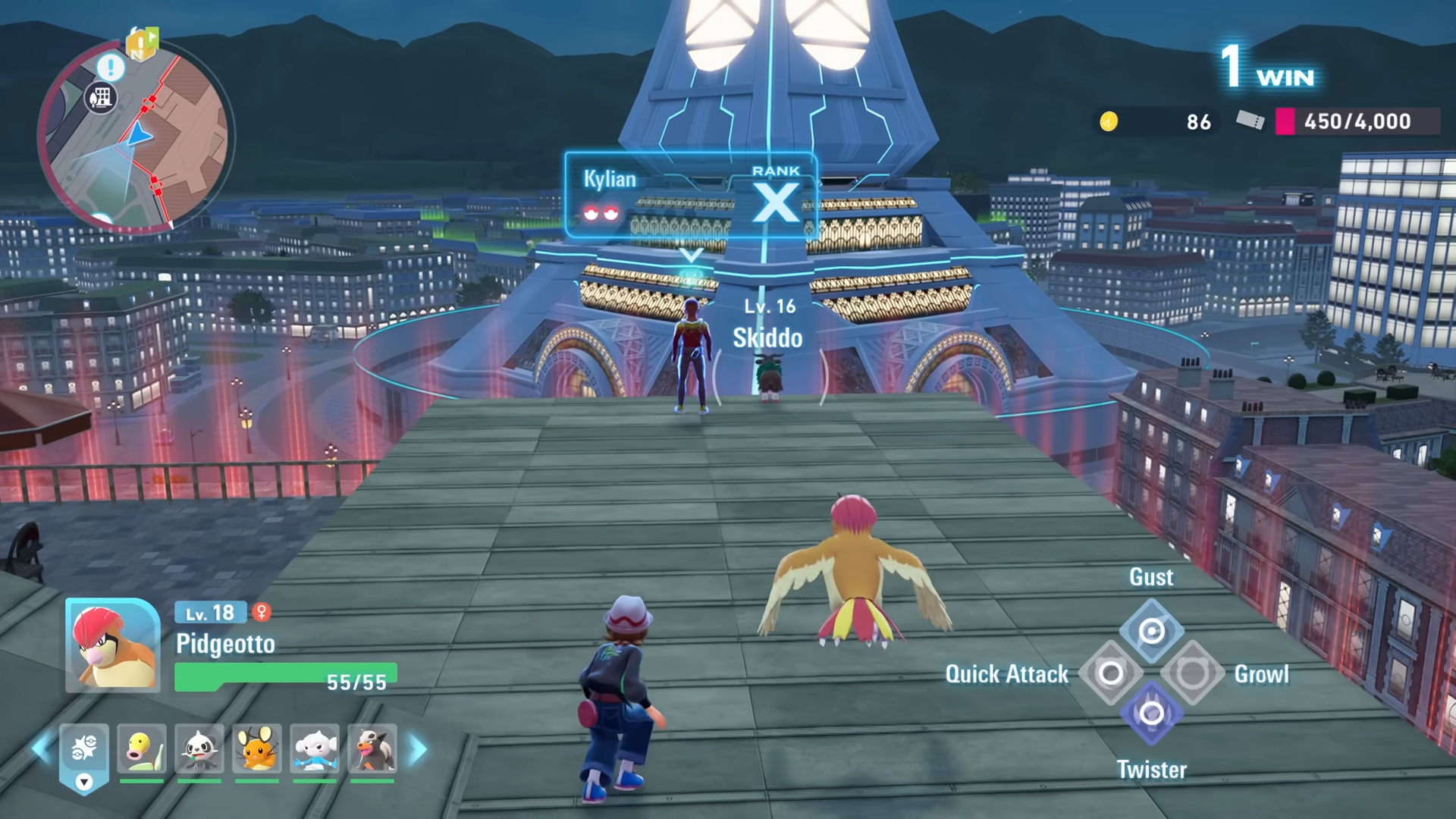The width and height of the screenshot is (1456, 819).
Task: Select the Quick Attack move
Action: (x=1110, y=673)
